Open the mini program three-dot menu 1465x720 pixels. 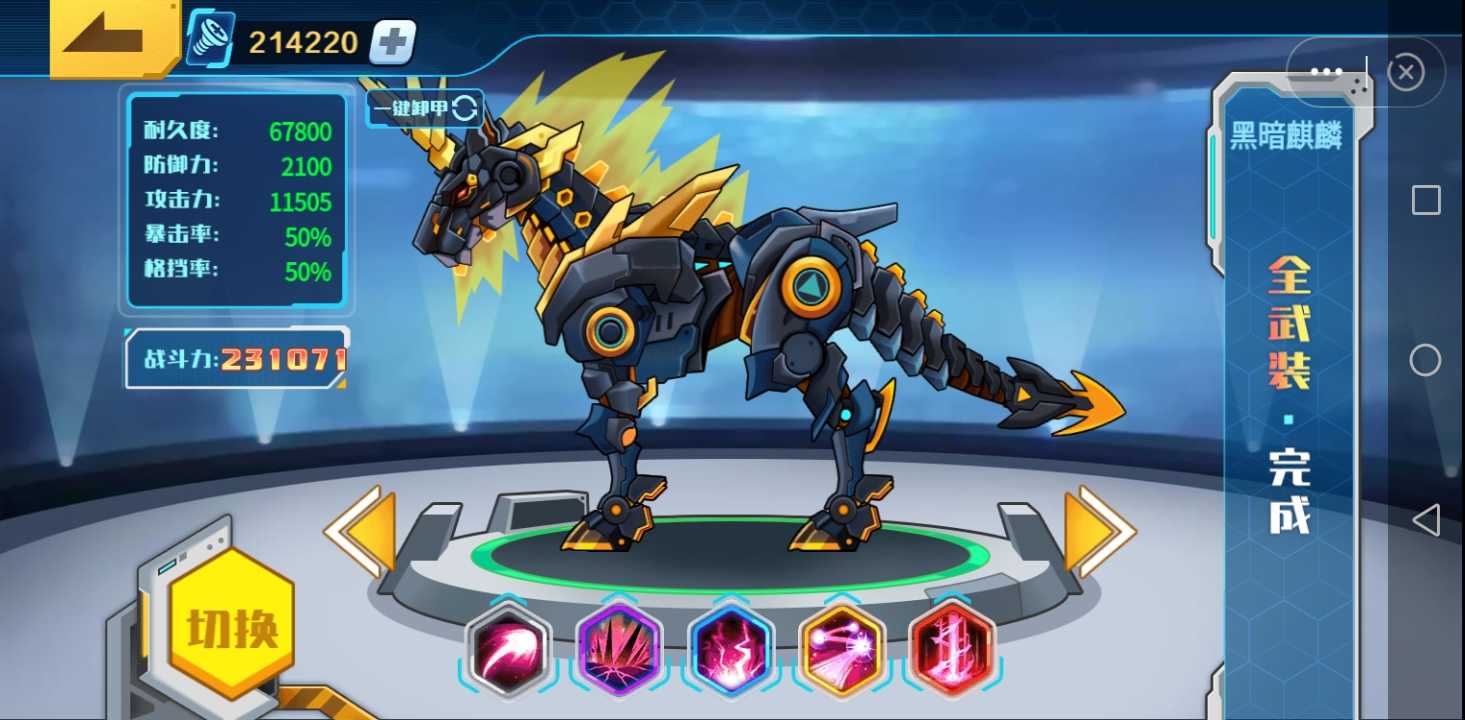tap(1326, 72)
